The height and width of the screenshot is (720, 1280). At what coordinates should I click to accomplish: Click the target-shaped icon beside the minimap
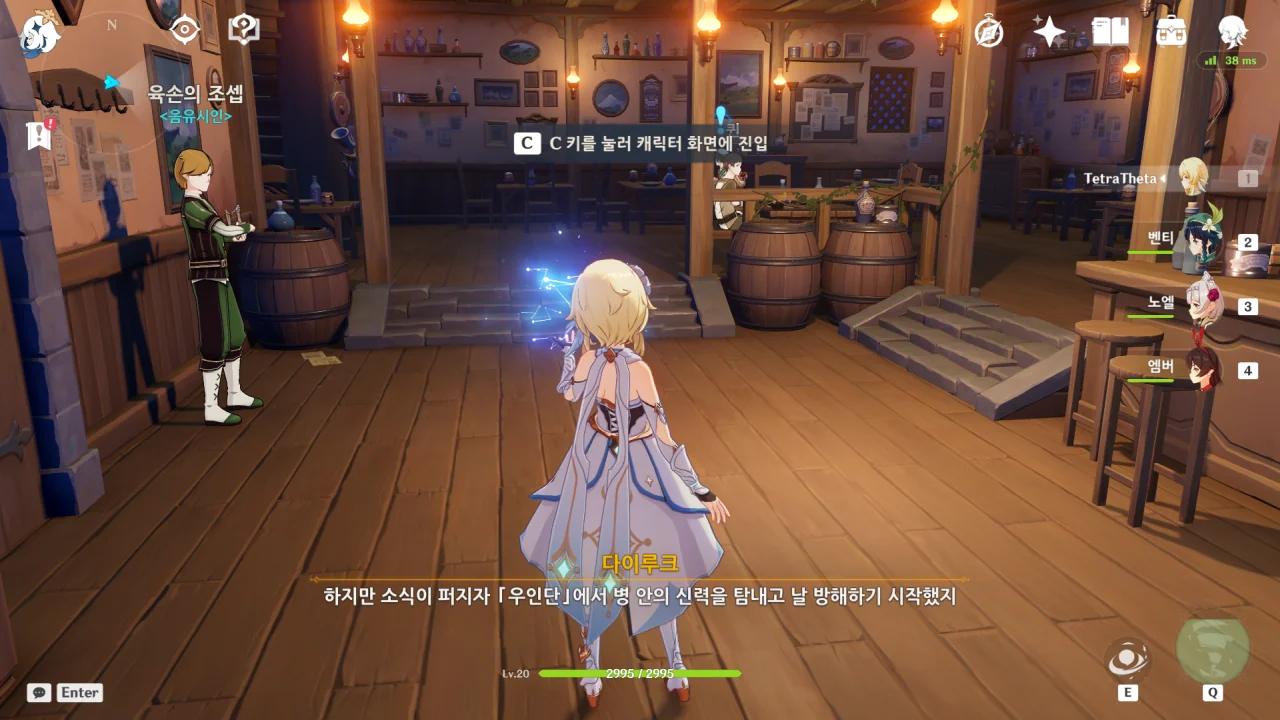185,30
